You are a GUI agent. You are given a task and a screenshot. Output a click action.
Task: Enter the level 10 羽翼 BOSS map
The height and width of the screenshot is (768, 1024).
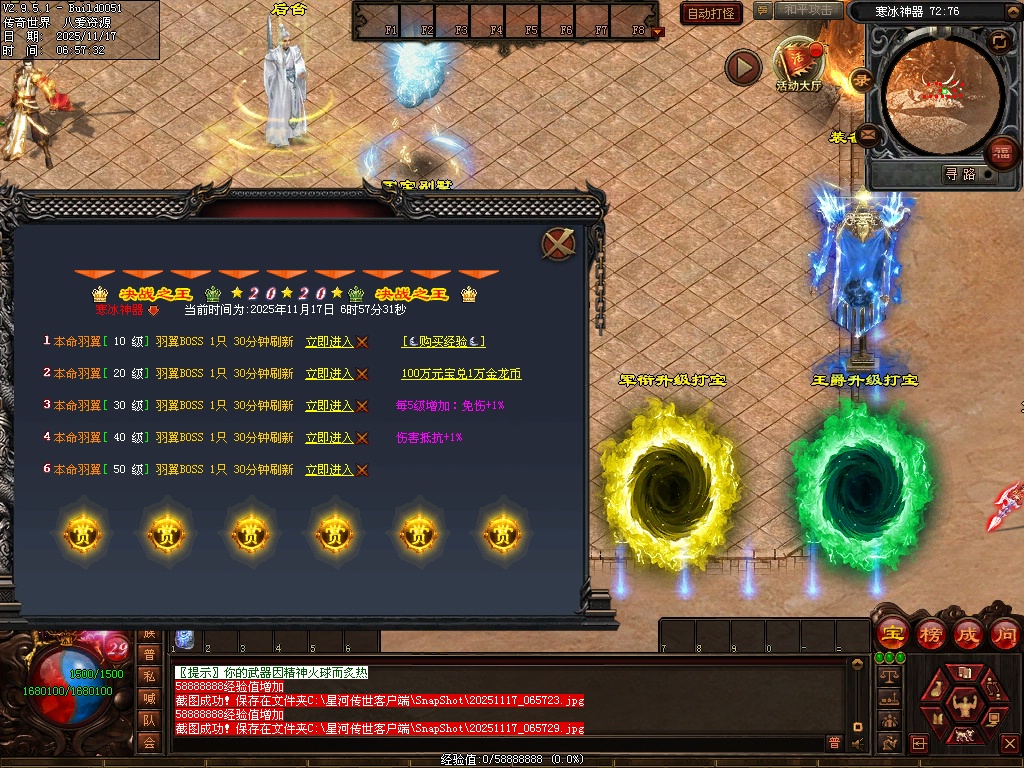point(330,342)
